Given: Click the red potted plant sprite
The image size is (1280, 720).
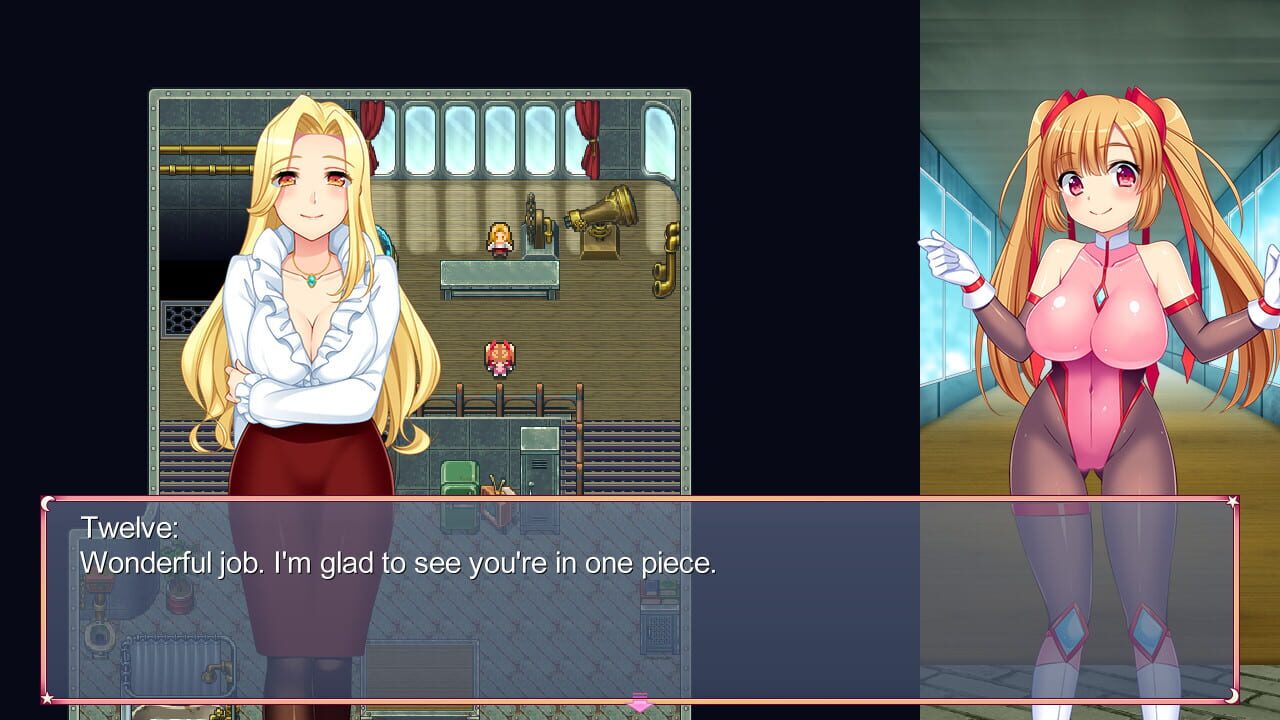Looking at the screenshot, I should (178, 596).
